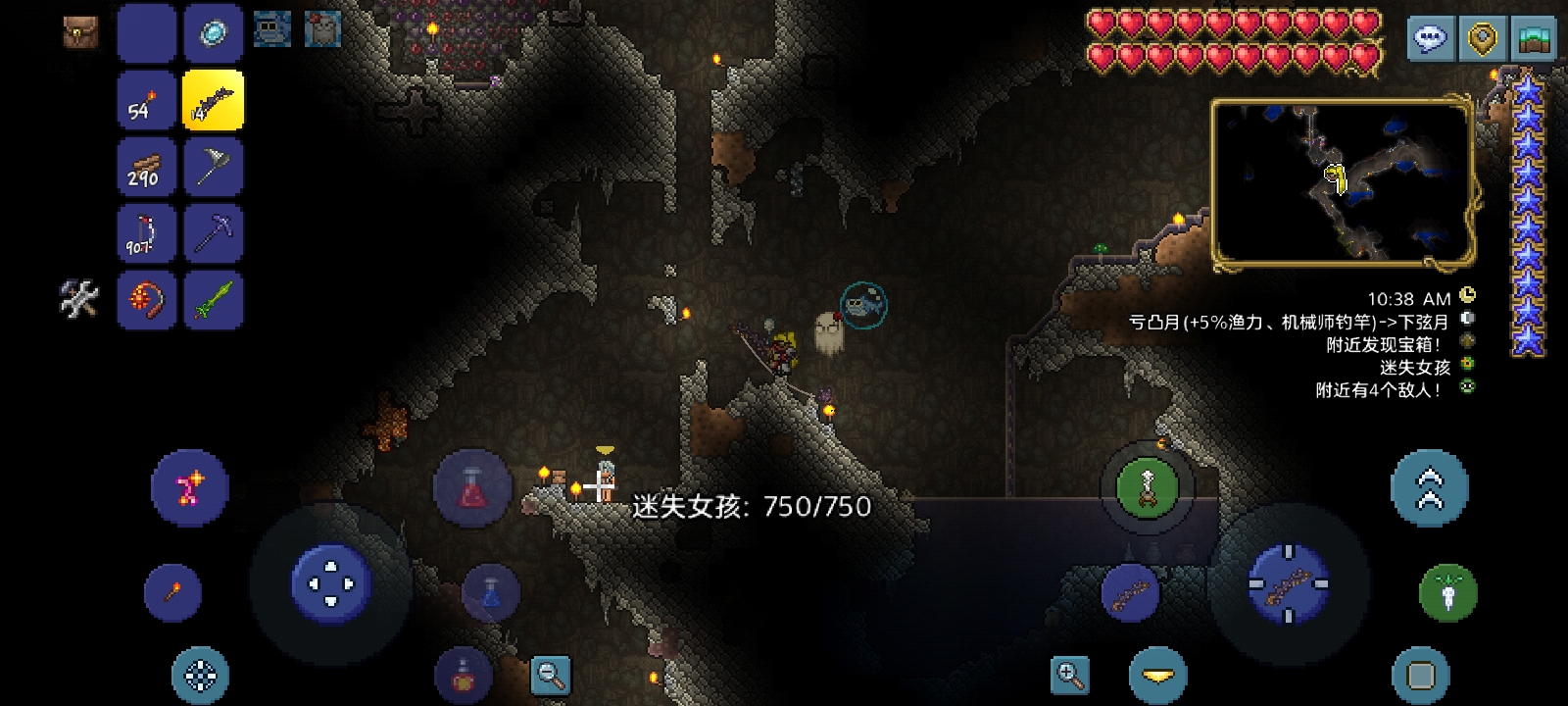Image resolution: width=1568 pixels, height=706 pixels.
Task: Tap the double-arrow jump button
Action: click(x=1430, y=487)
